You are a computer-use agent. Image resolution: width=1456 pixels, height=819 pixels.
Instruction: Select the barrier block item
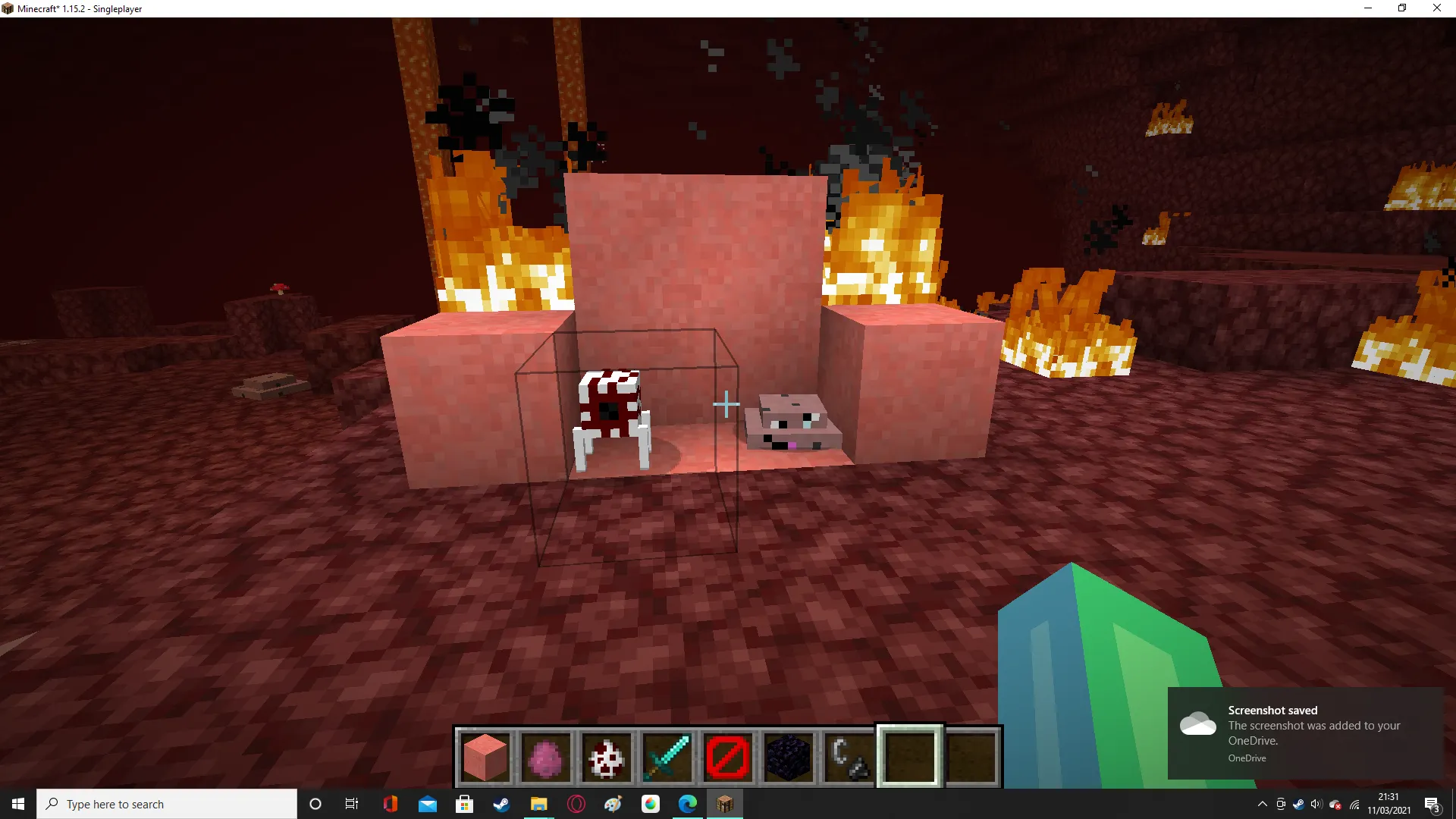pos(727,755)
